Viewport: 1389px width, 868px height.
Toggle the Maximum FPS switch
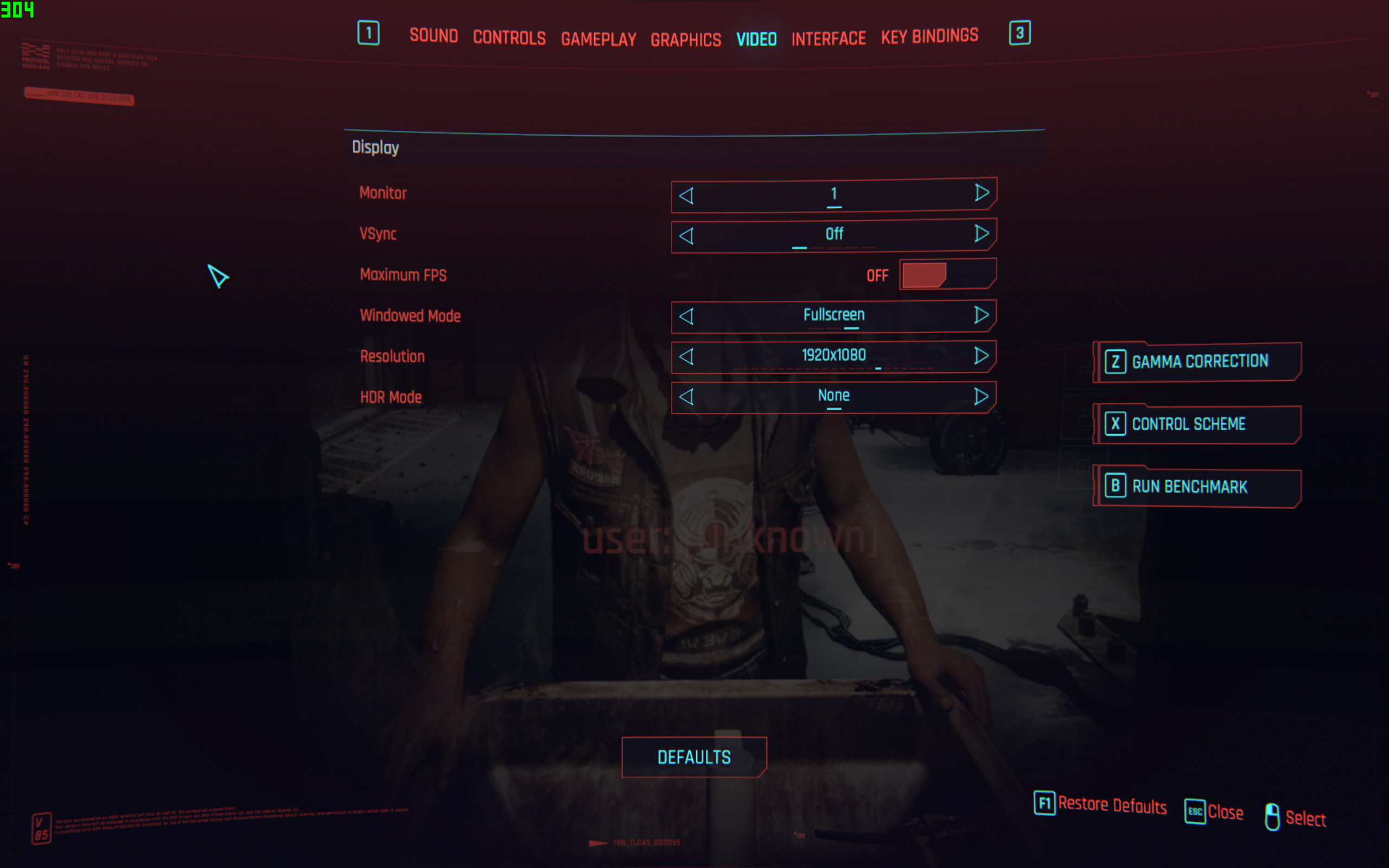point(947,275)
